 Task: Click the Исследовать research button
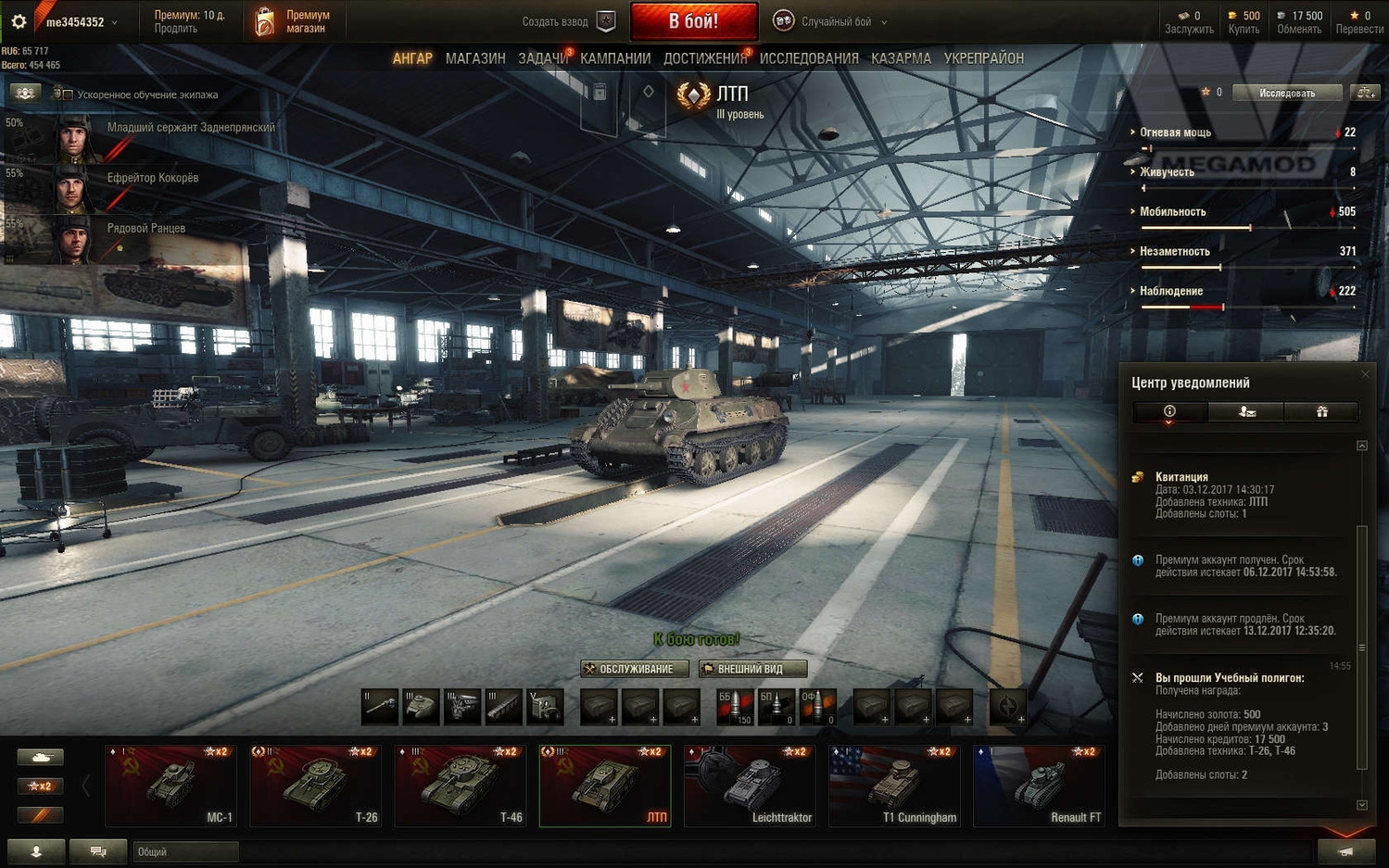(1287, 93)
